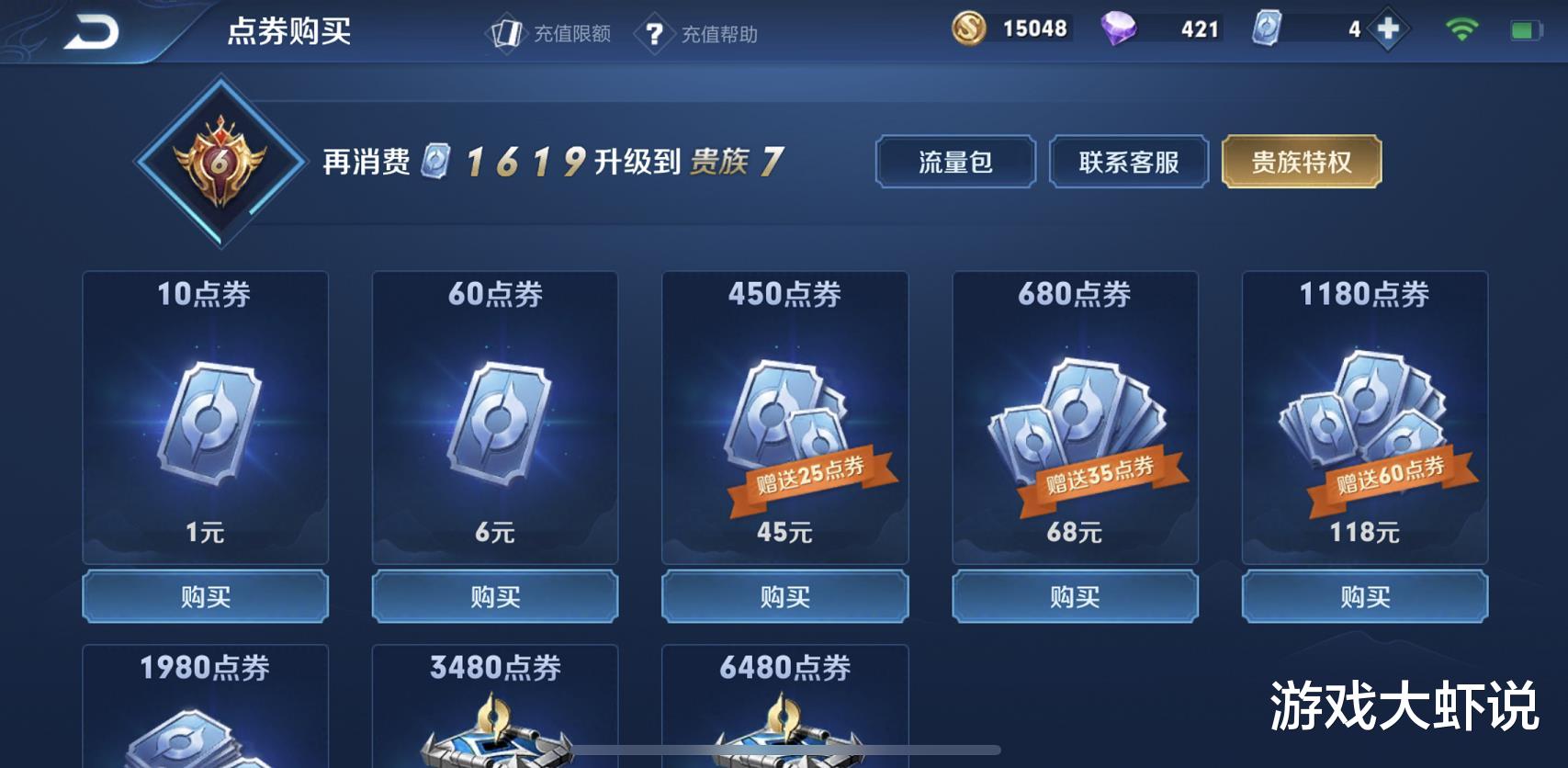Purchase the 450点券 bundle
Viewport: 1568px width, 768px height.
pos(784,596)
